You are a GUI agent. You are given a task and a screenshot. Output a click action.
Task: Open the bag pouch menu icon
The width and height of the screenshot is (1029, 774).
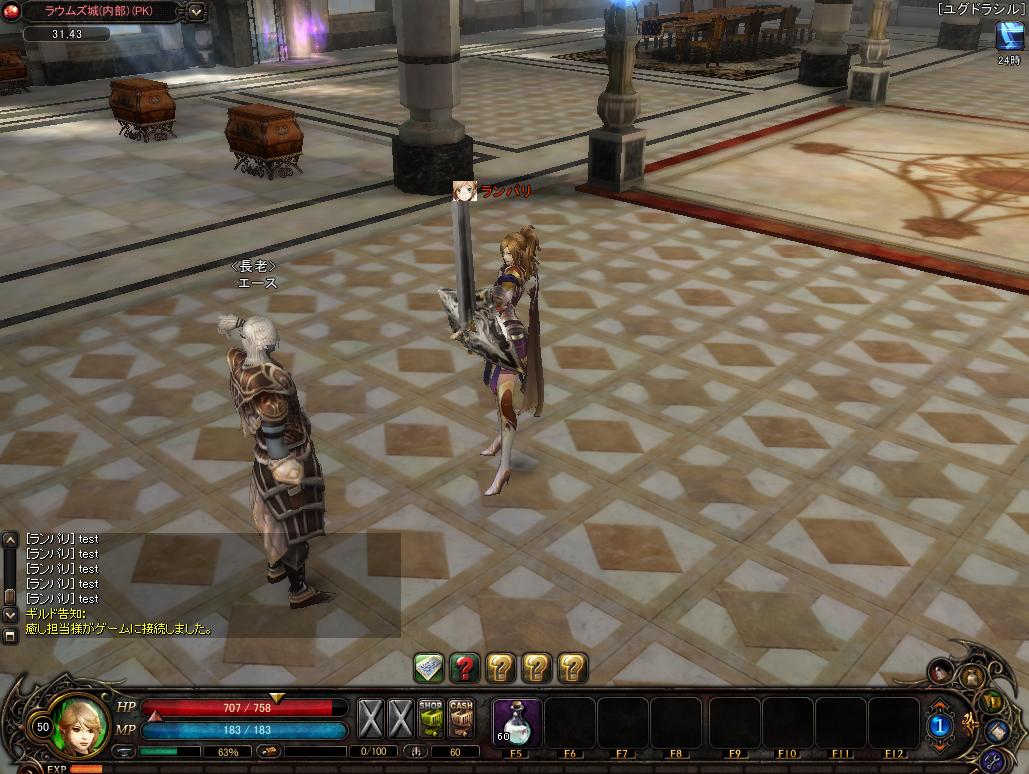coord(973,676)
